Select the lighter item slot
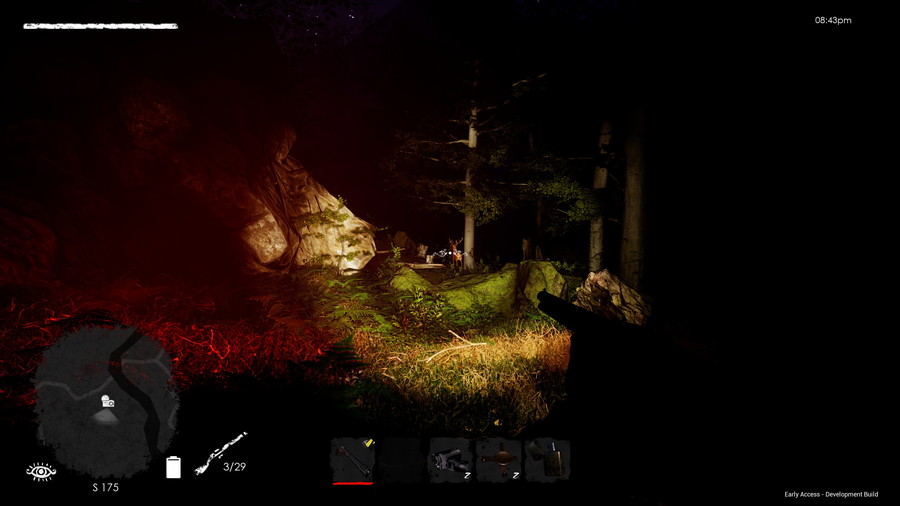The image size is (900, 506). [547, 460]
